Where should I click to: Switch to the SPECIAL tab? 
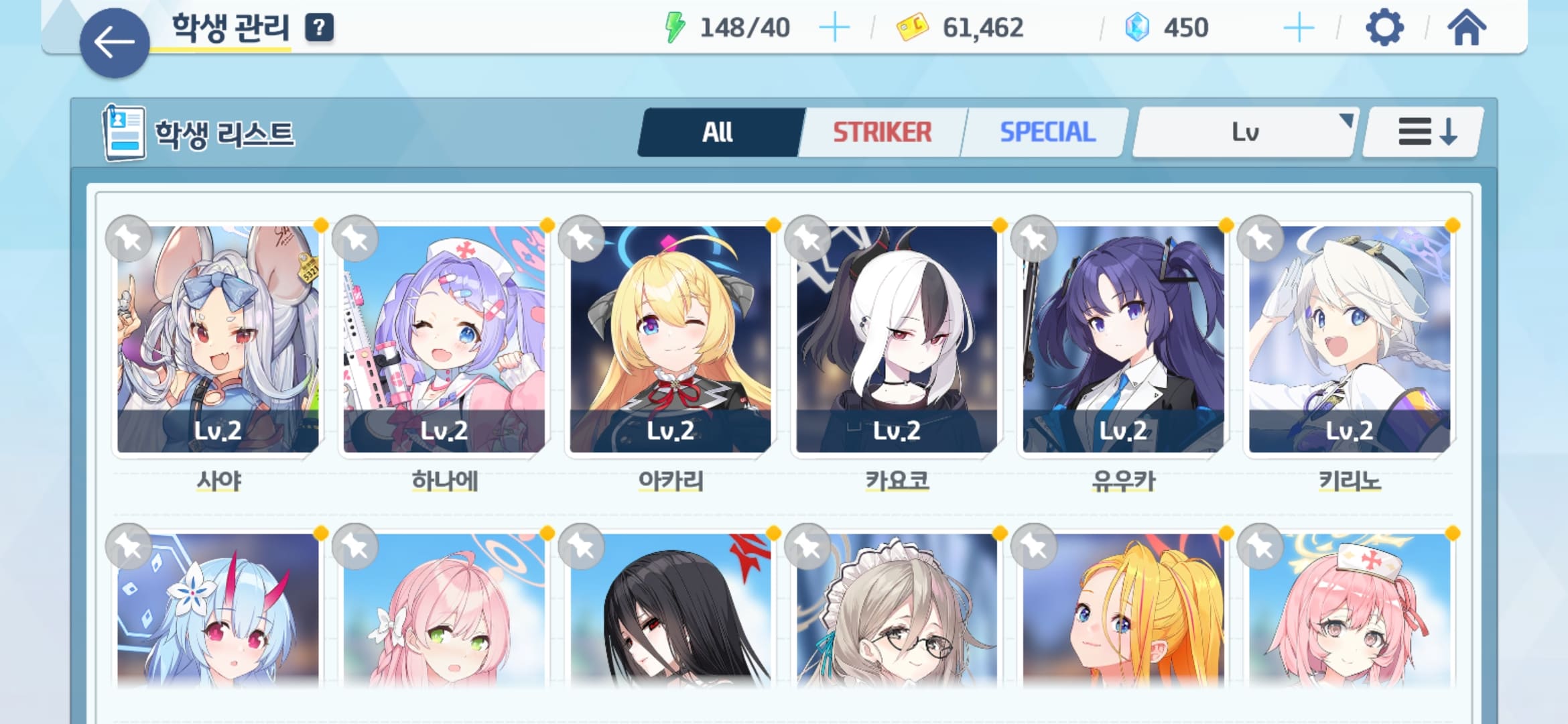click(x=1047, y=132)
